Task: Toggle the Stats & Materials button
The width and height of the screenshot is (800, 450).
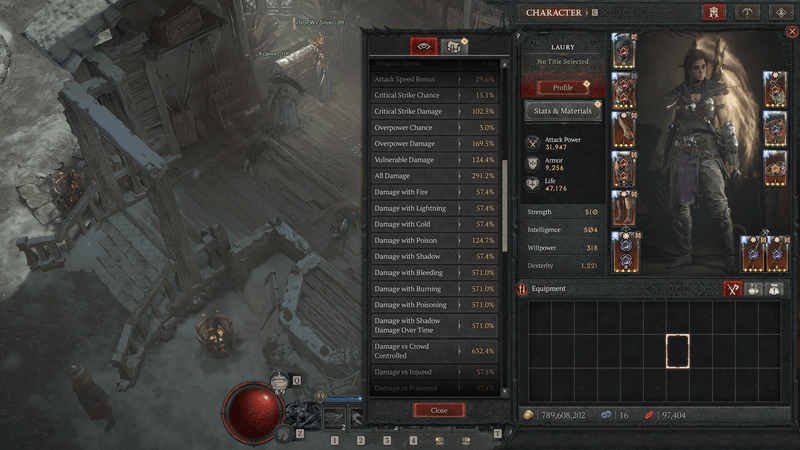Action: coord(563,111)
